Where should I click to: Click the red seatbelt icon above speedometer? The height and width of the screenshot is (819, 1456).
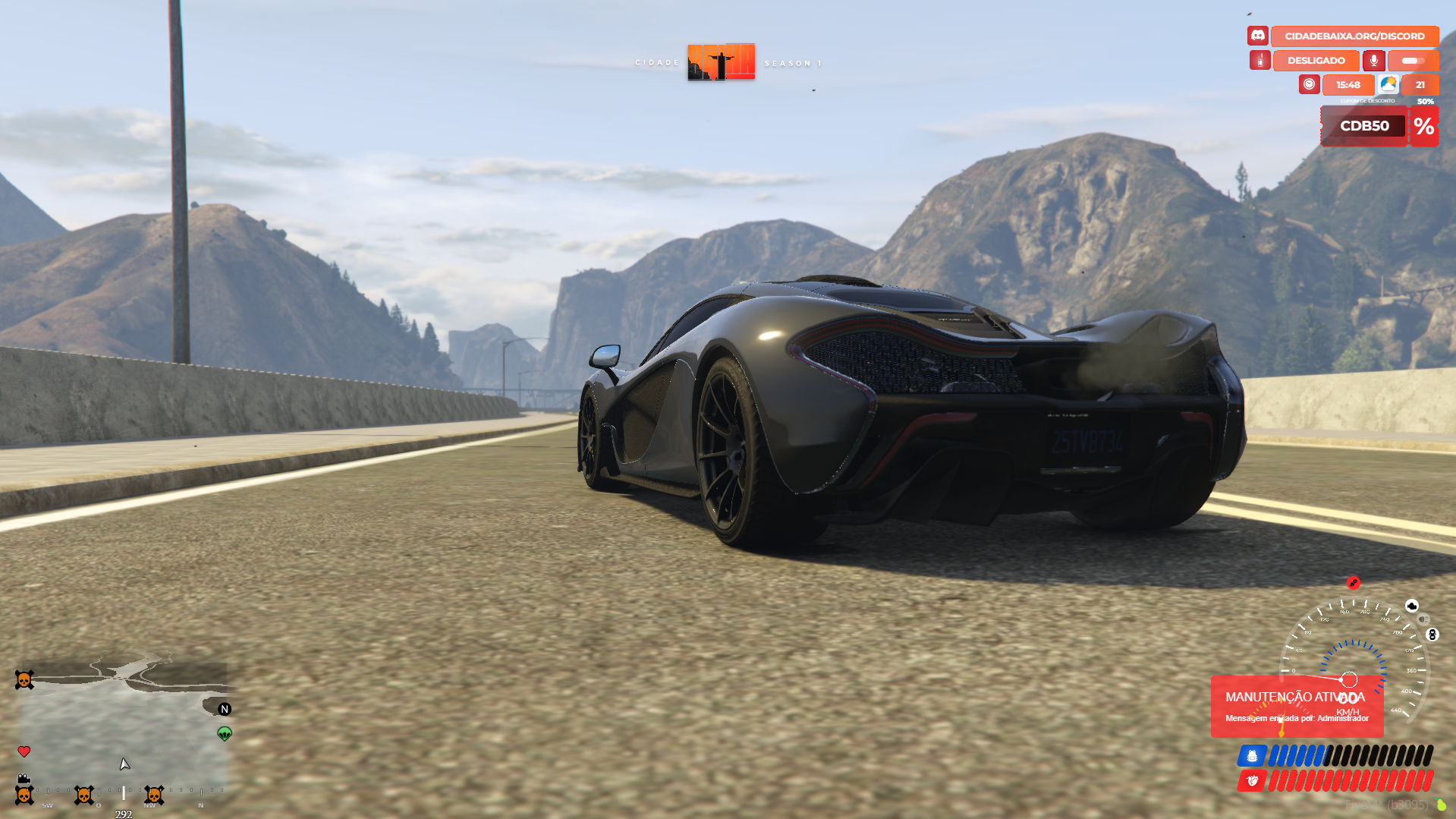pyautogui.click(x=1353, y=583)
